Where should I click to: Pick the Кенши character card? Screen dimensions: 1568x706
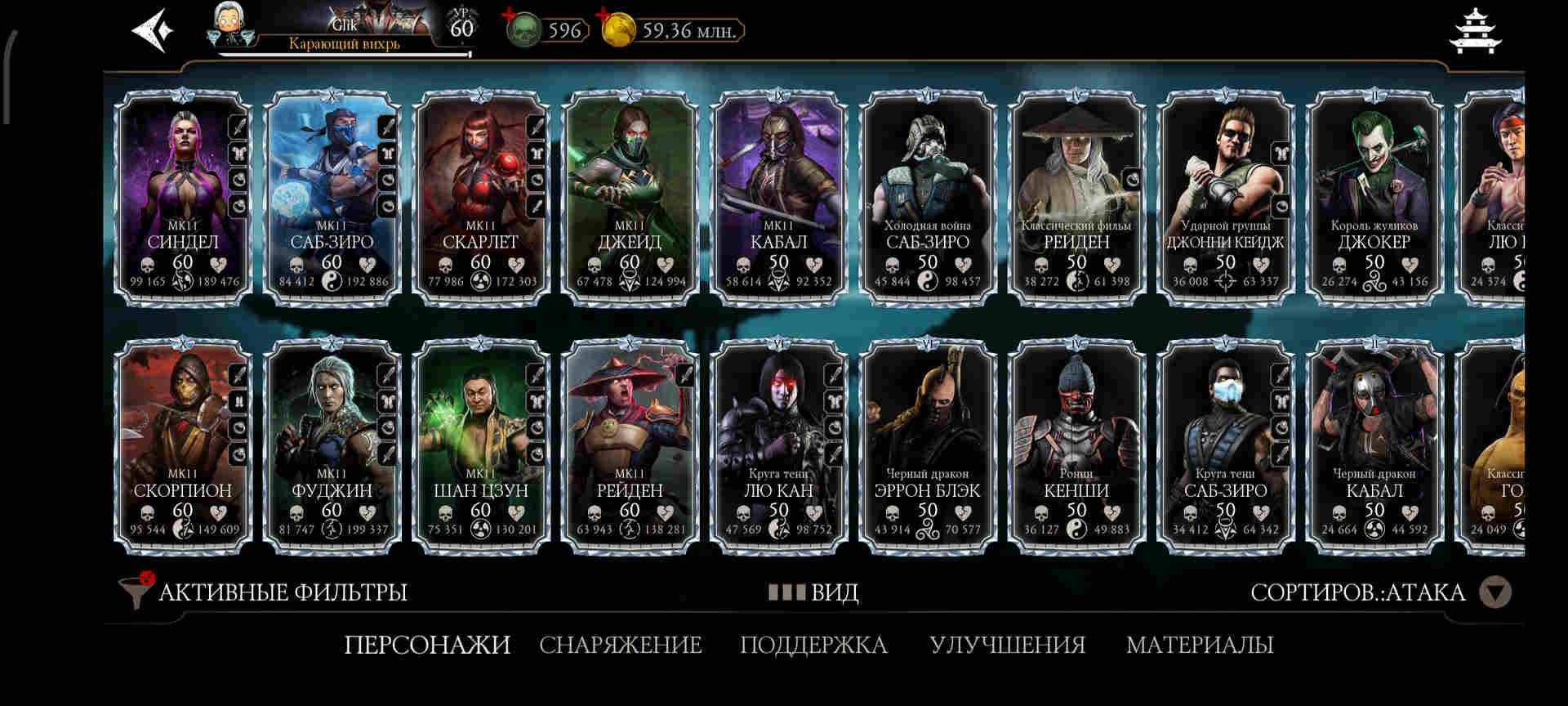(x=1076, y=447)
